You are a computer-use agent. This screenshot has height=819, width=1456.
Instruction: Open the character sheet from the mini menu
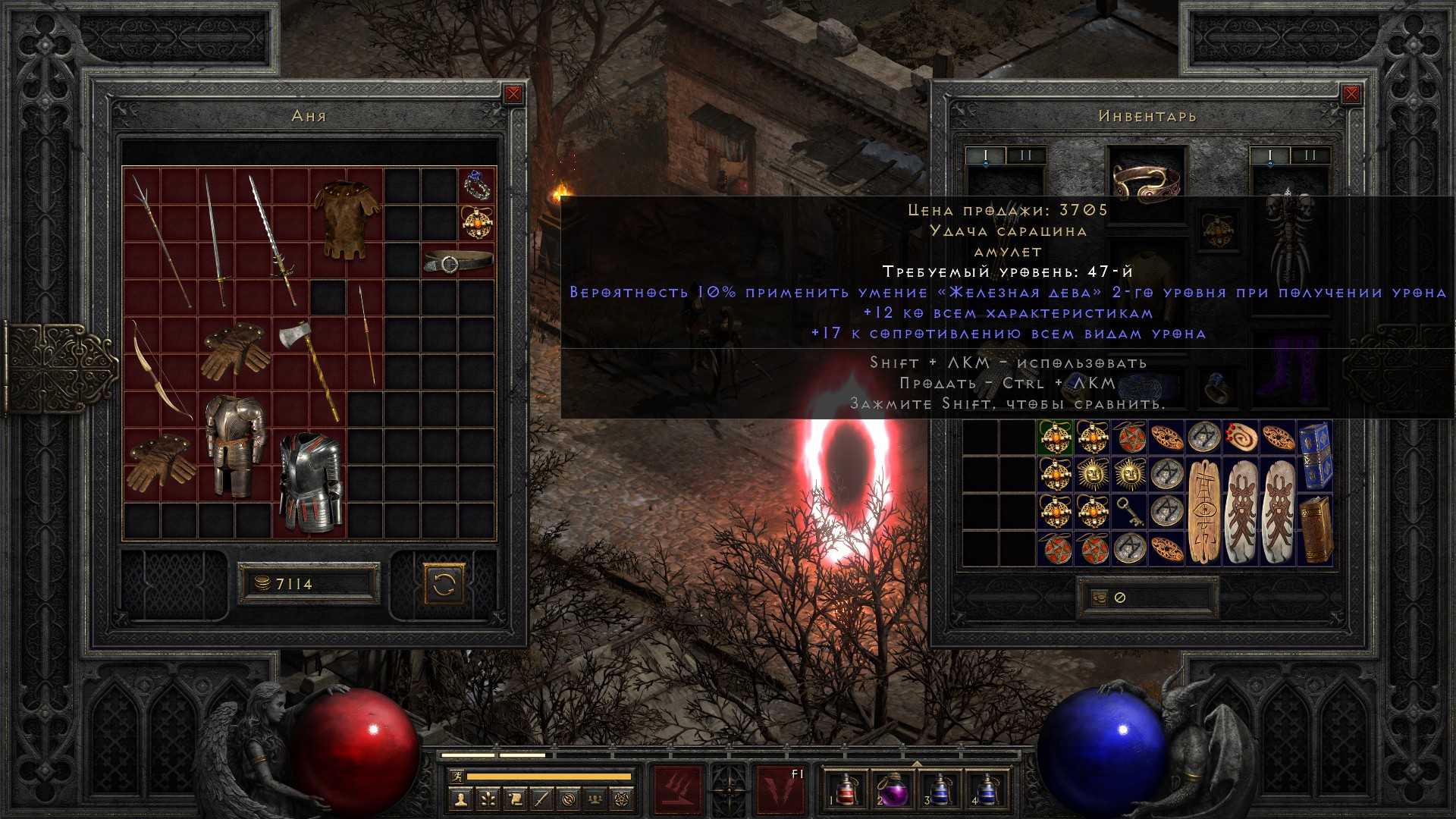[x=460, y=799]
